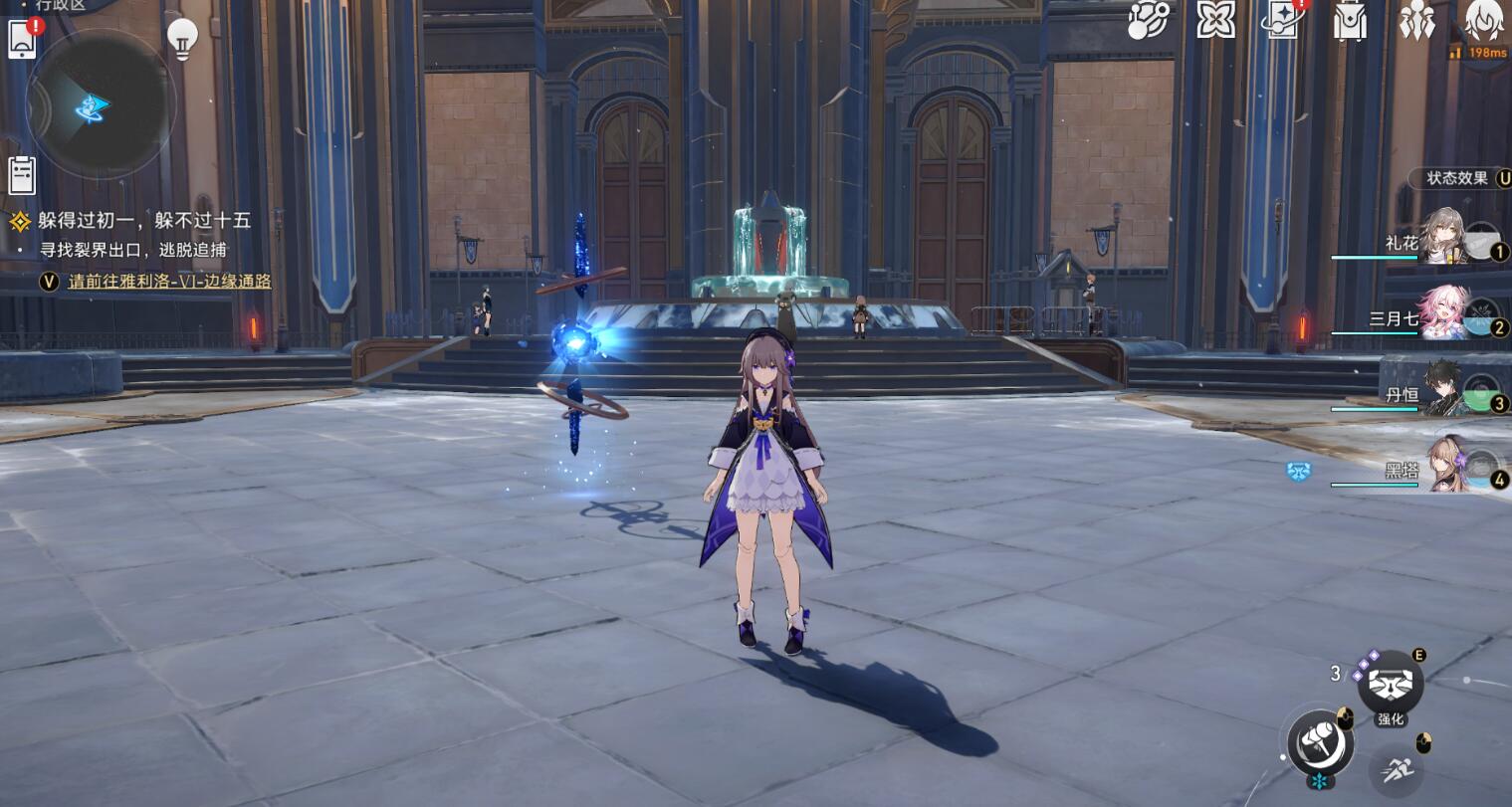Open the character head icon menu
1512x807 pixels.
click(x=1484, y=20)
